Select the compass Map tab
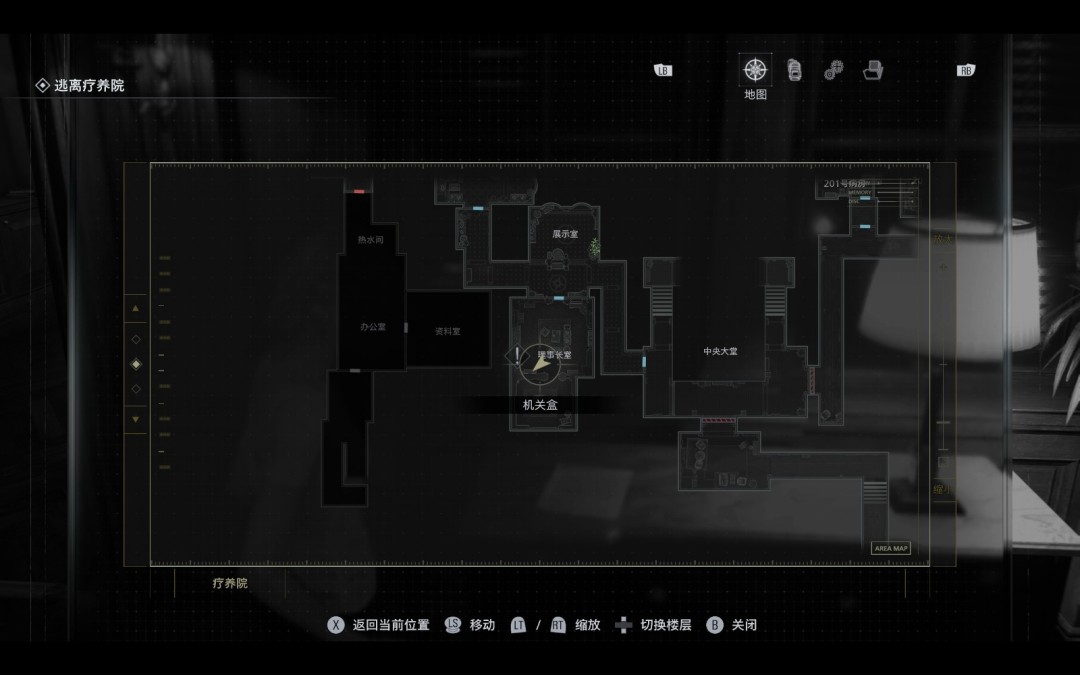This screenshot has height=675, width=1080. point(755,70)
